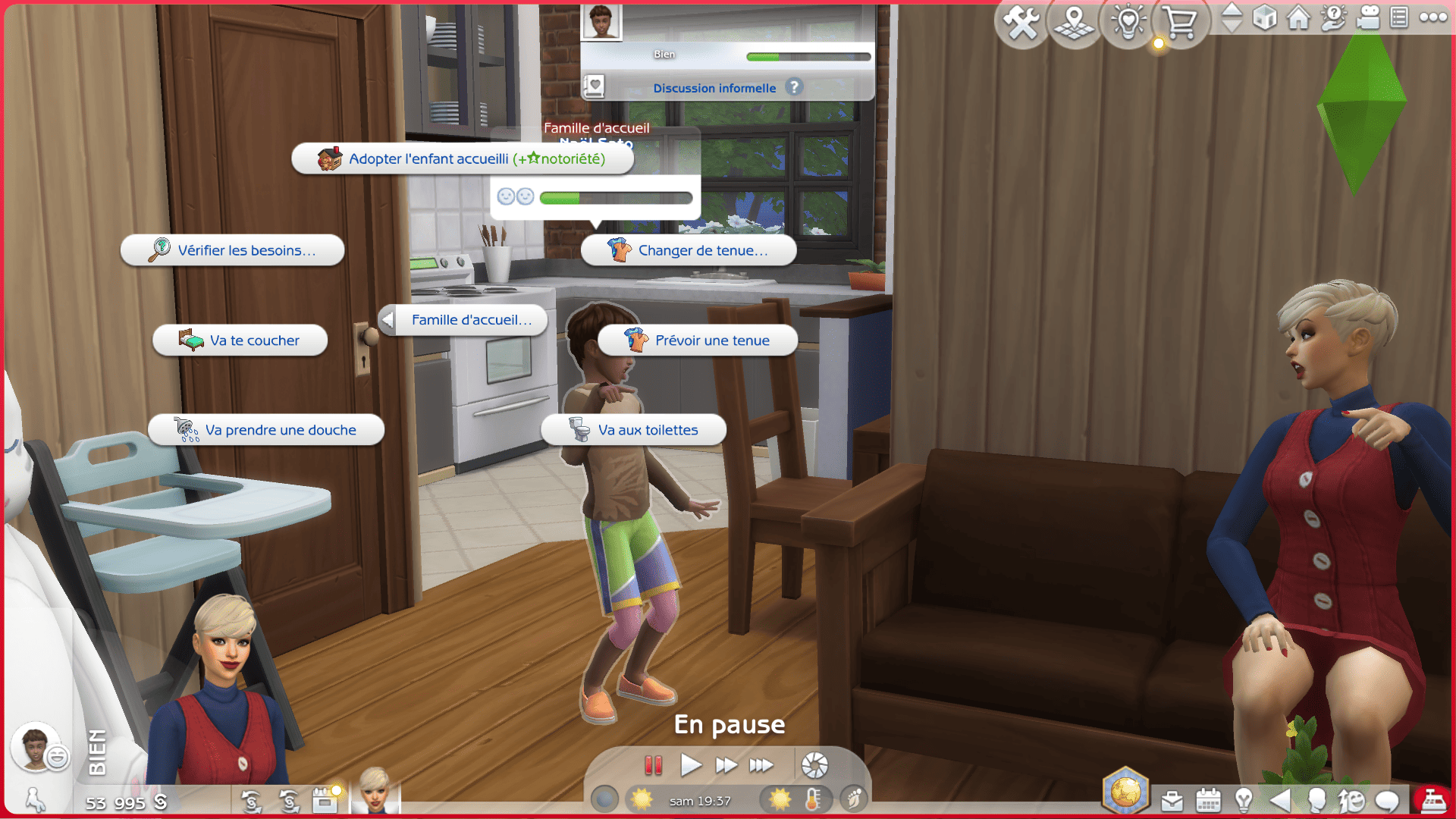The width and height of the screenshot is (1456, 819).
Task: Click Va prendre une douche
Action: click(265, 429)
